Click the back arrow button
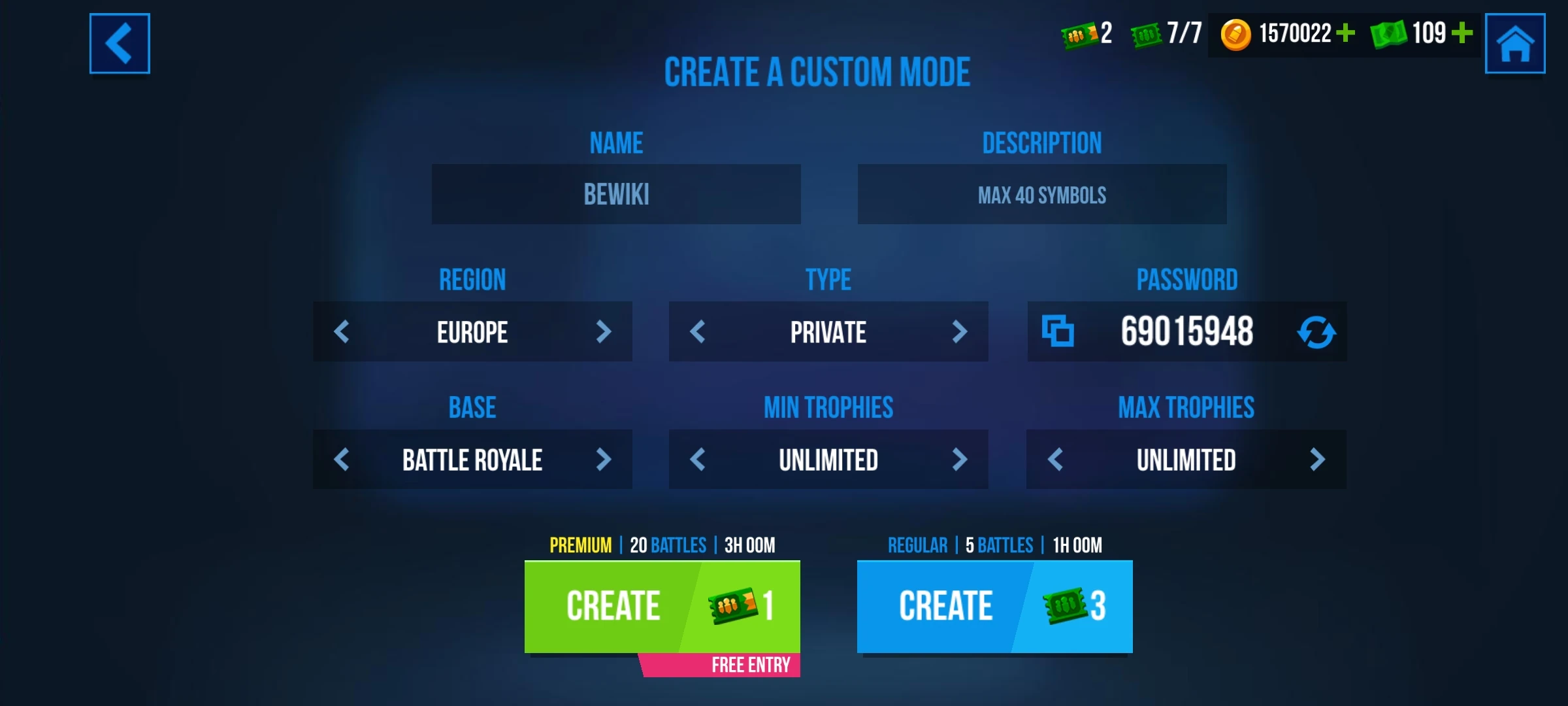Viewport: 1568px width, 706px height. [x=120, y=43]
